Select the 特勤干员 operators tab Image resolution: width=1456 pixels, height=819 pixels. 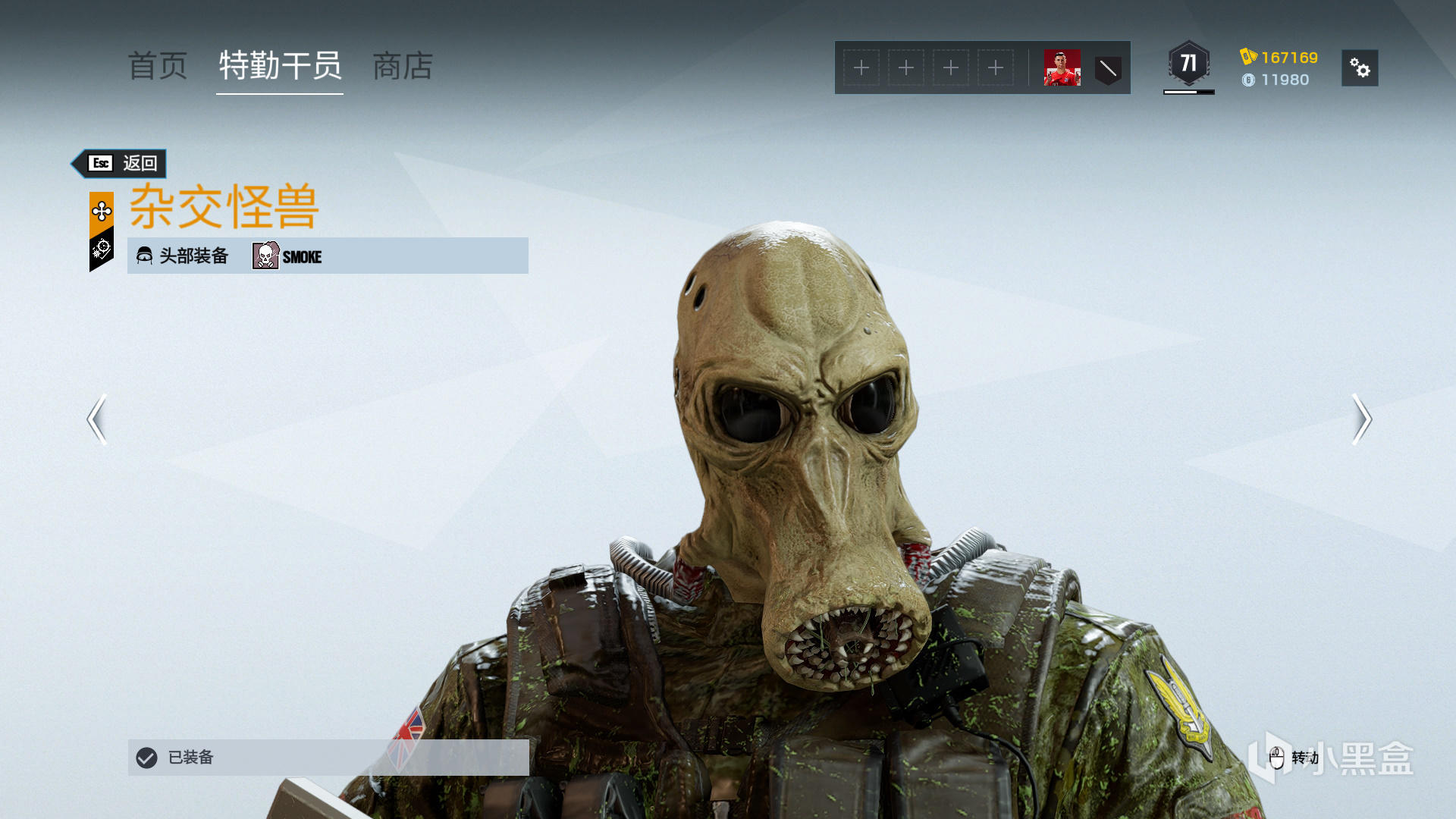click(x=280, y=67)
